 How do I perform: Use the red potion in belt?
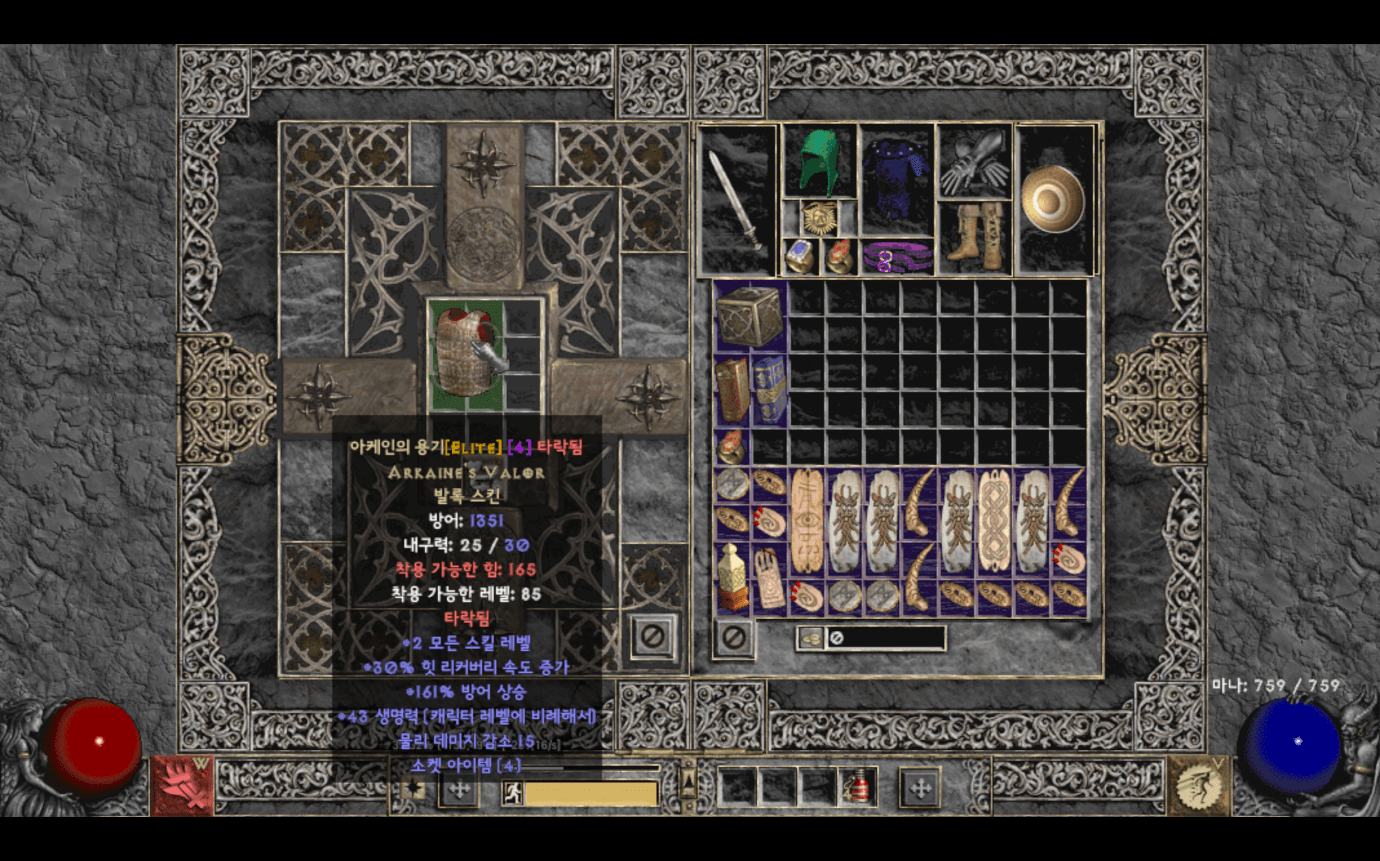858,787
